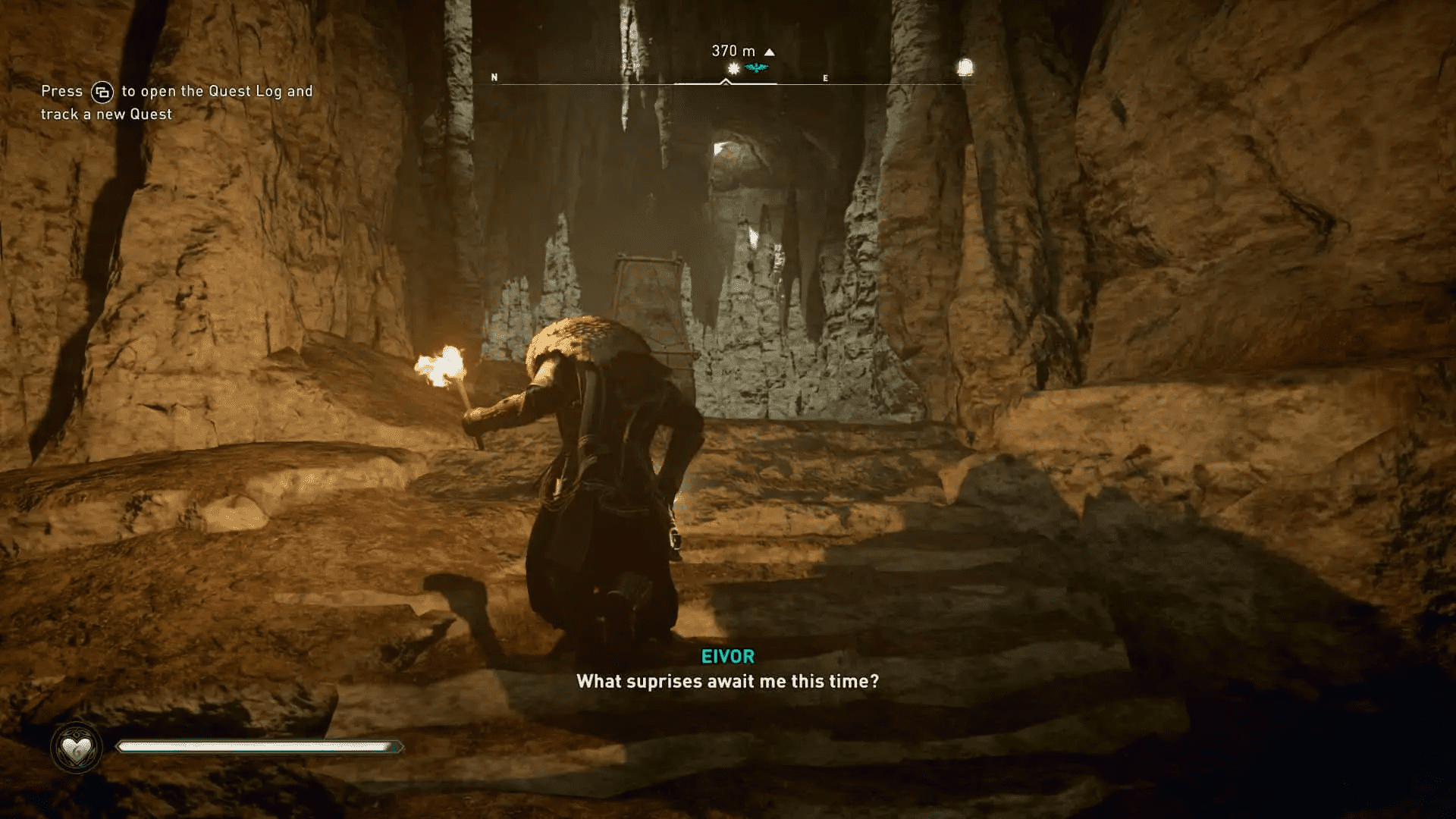The height and width of the screenshot is (819, 1456).
Task: Click the subtitle 'What suprises await me this time?'
Action: [727, 682]
